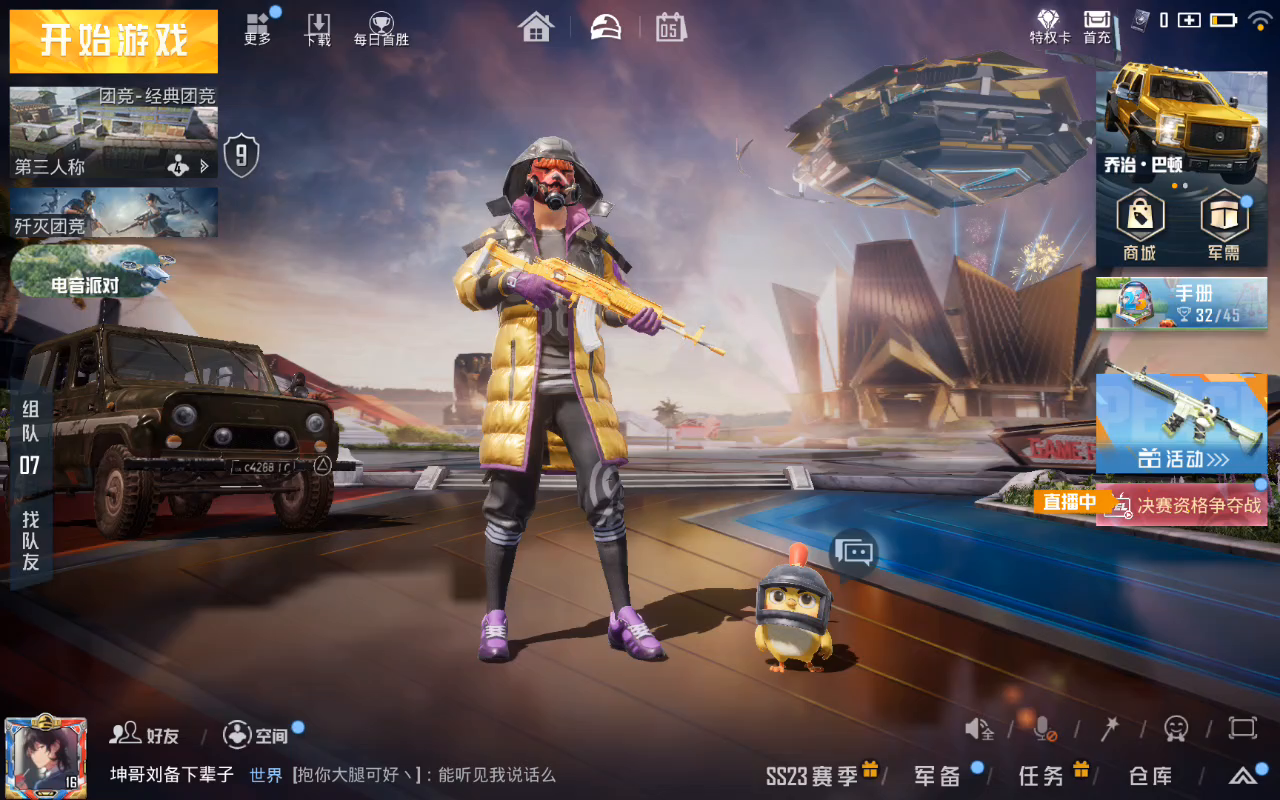Open the 下载 download panel
This screenshot has width=1280, height=800.
(318, 28)
